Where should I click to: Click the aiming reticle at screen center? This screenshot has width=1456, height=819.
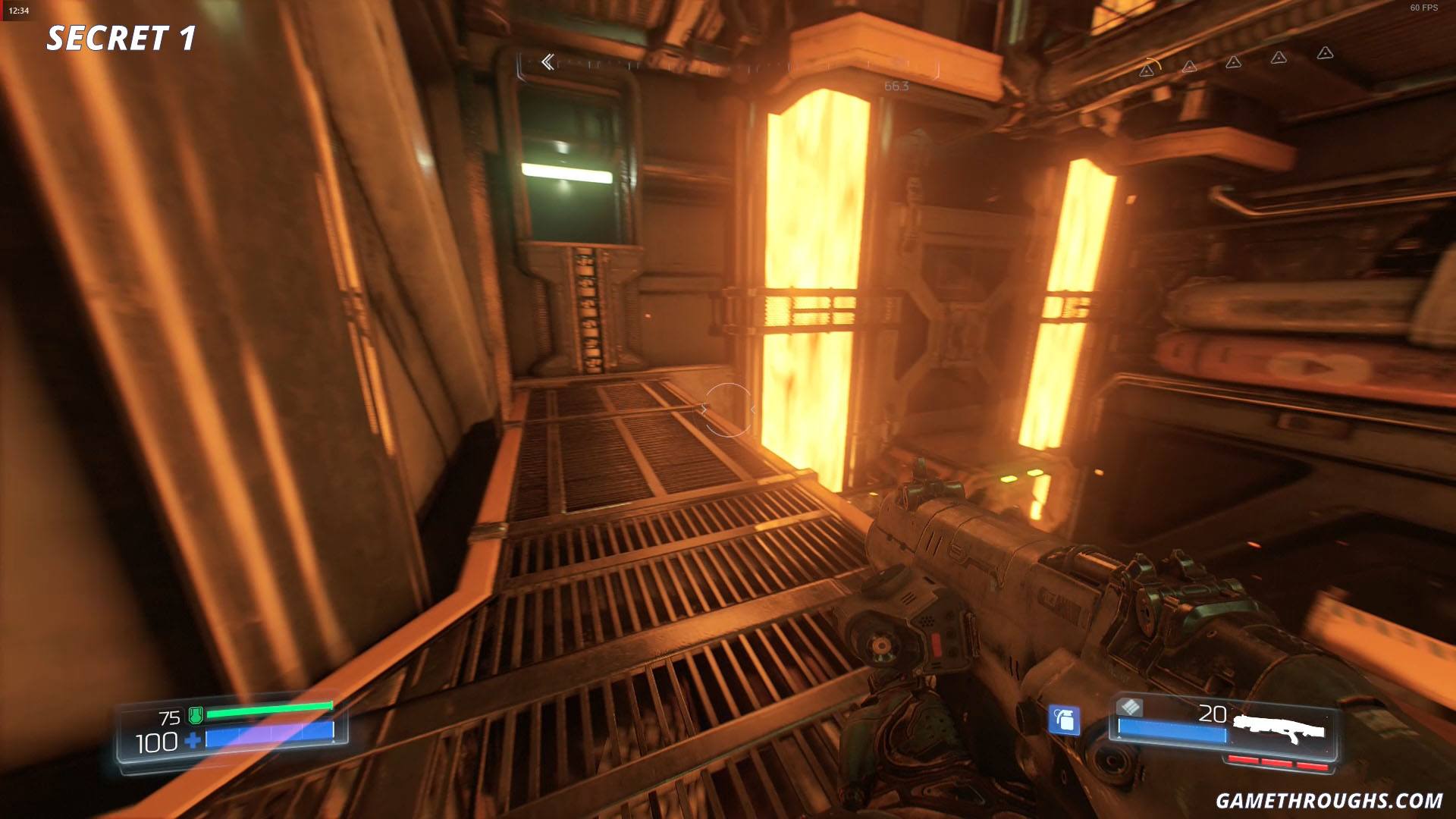[730, 409]
